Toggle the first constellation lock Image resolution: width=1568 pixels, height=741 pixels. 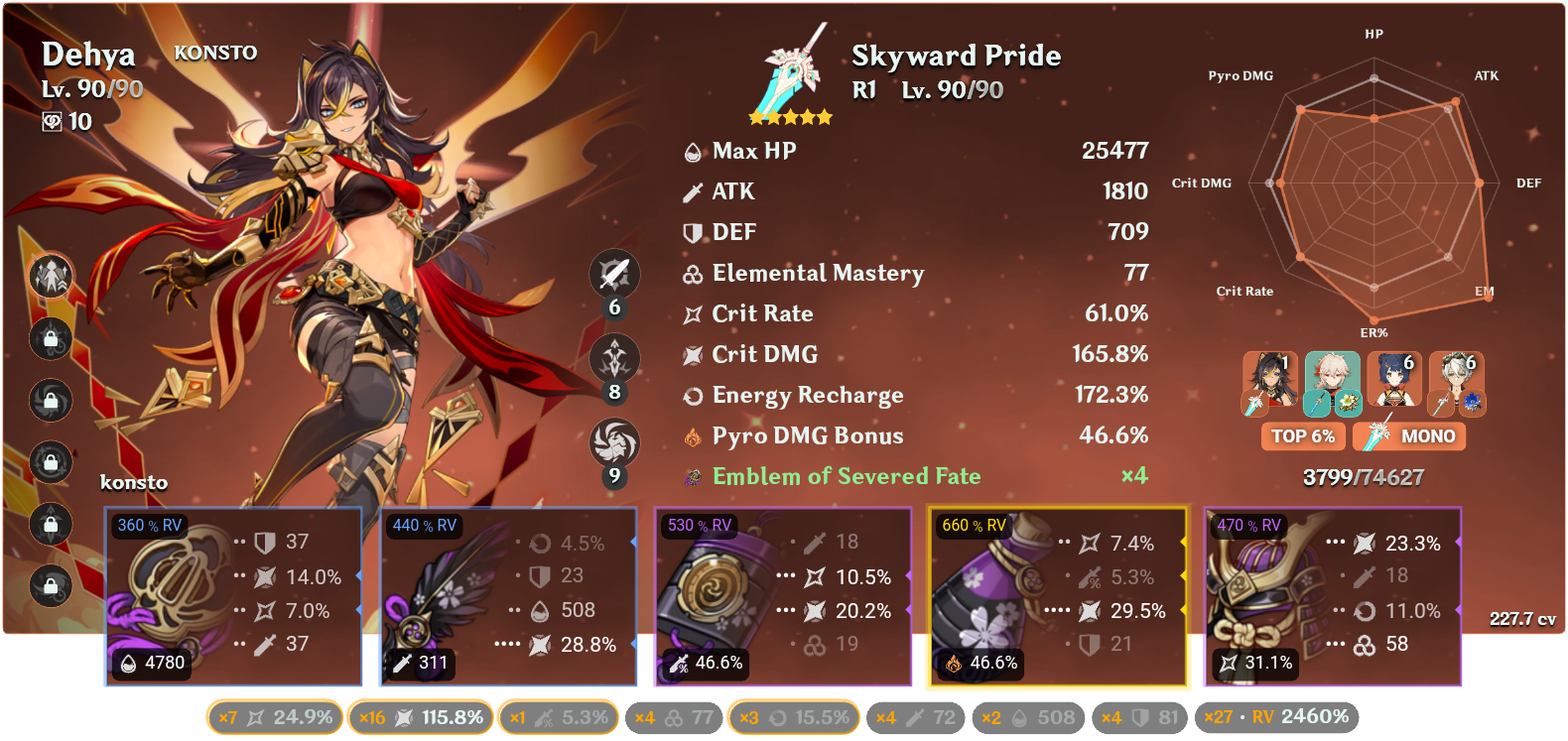tap(50, 339)
